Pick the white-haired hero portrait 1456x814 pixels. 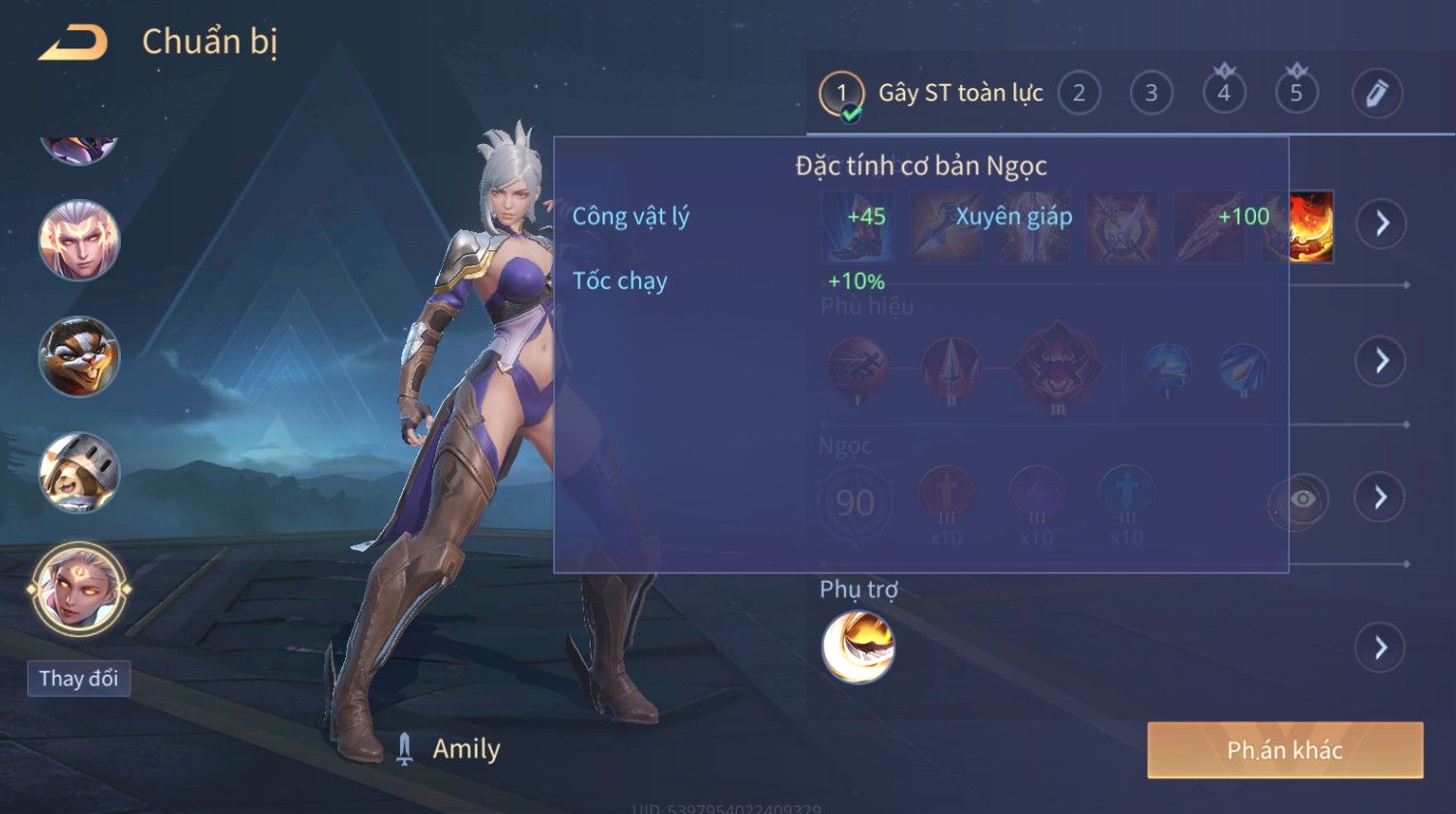coord(78,240)
